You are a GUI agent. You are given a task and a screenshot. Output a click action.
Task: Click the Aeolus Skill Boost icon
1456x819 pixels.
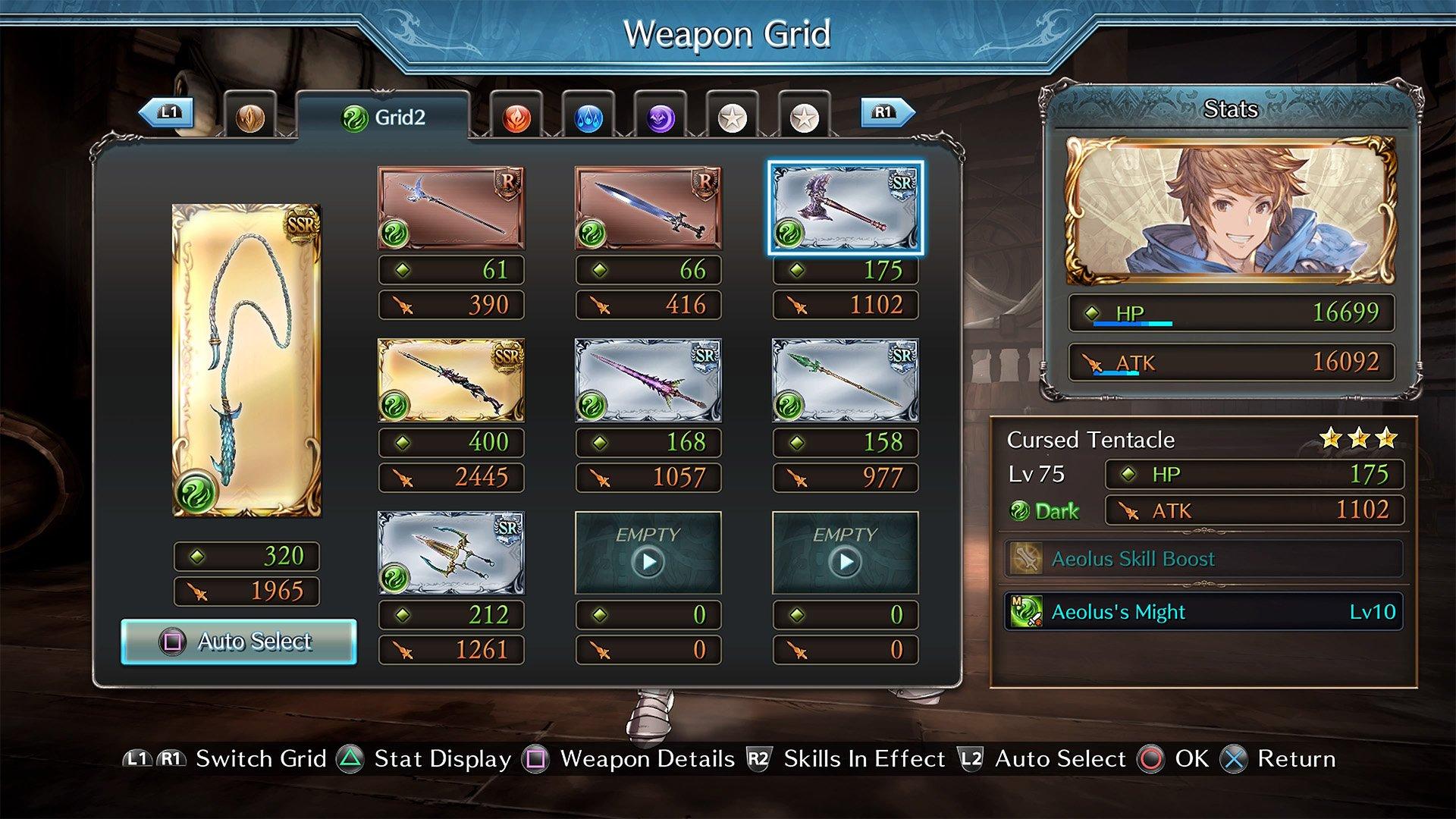(1028, 559)
